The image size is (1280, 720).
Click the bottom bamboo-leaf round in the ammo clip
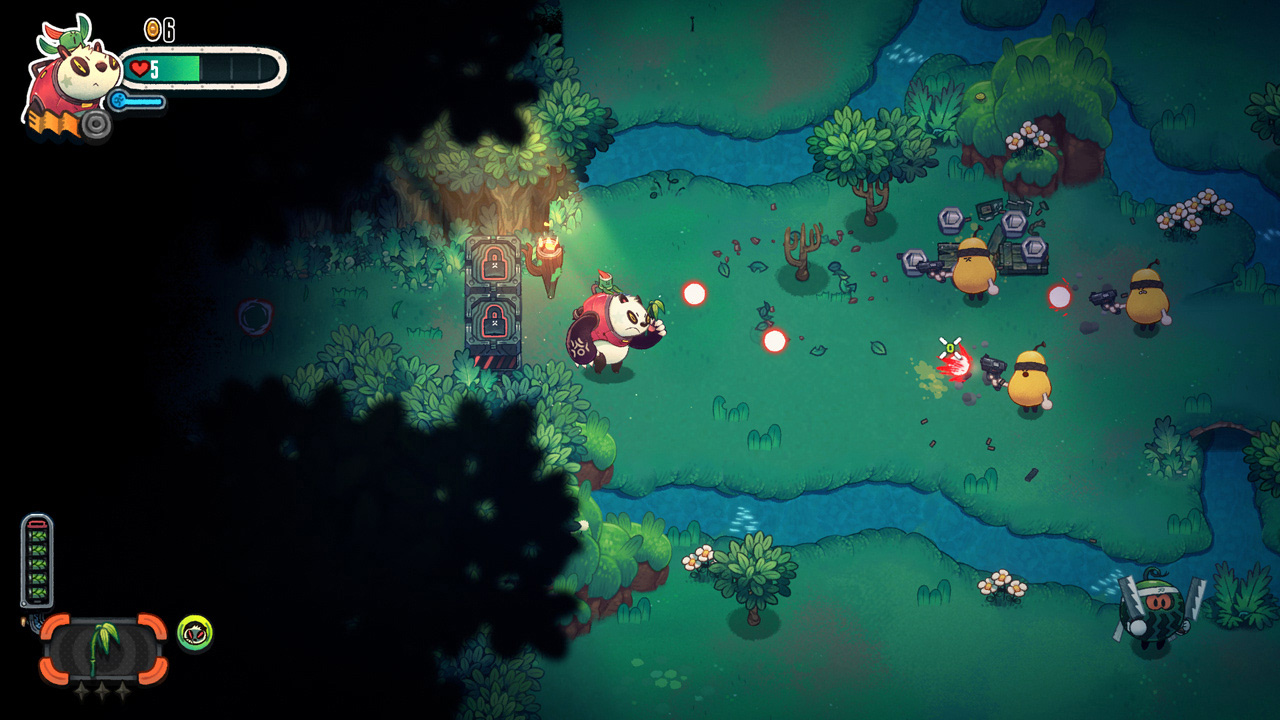pyautogui.click(x=37, y=592)
